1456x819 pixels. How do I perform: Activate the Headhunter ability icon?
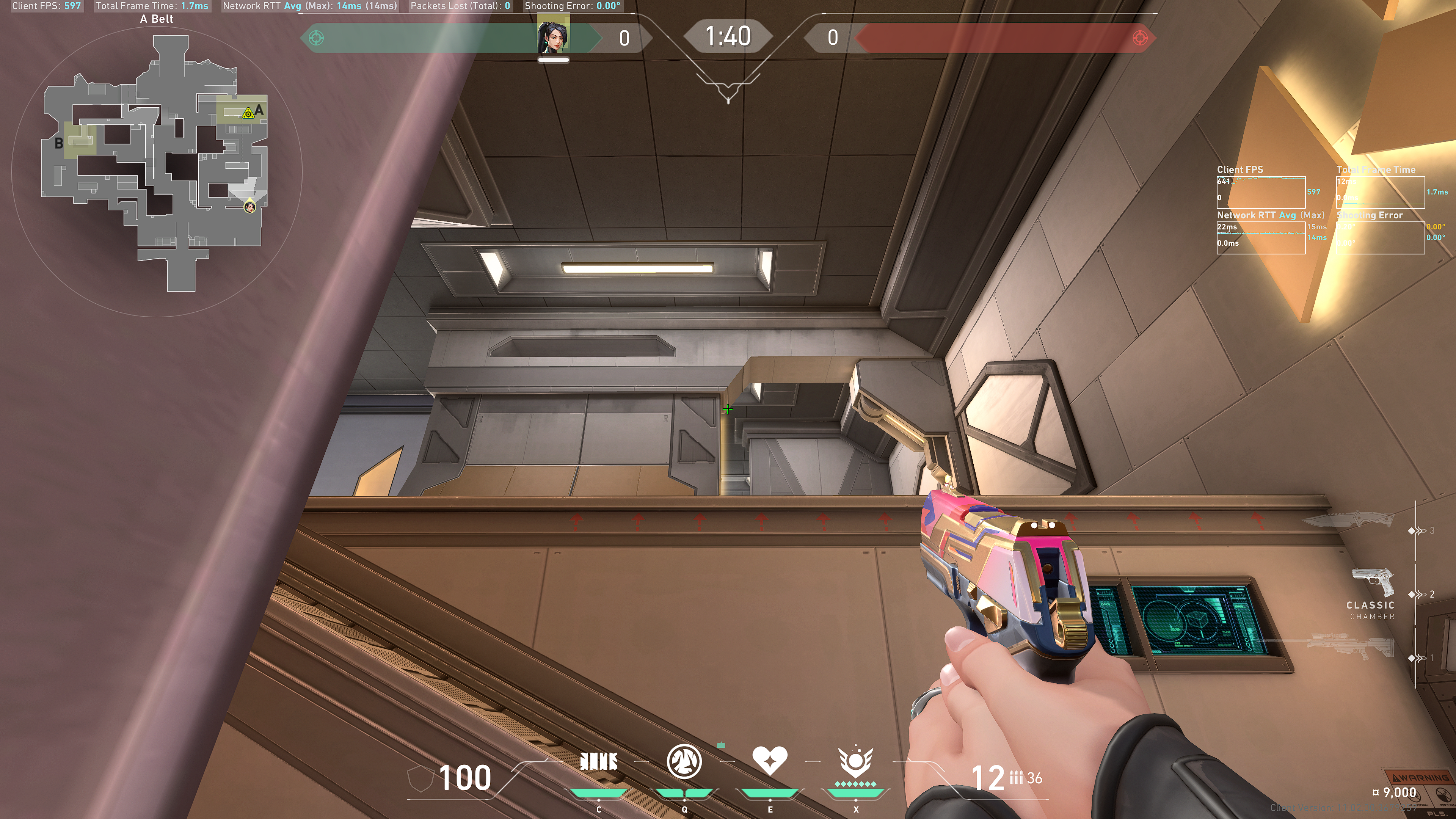click(x=684, y=762)
